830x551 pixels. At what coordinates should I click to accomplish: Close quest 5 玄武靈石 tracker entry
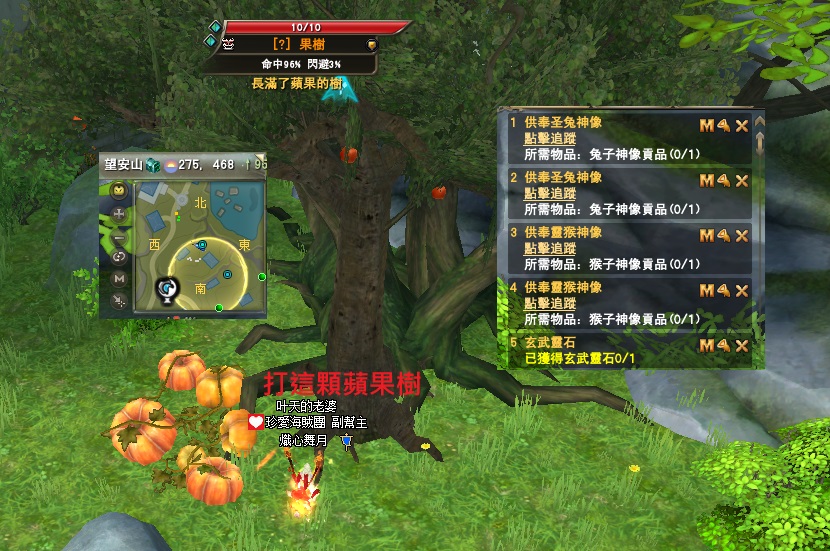coord(742,345)
